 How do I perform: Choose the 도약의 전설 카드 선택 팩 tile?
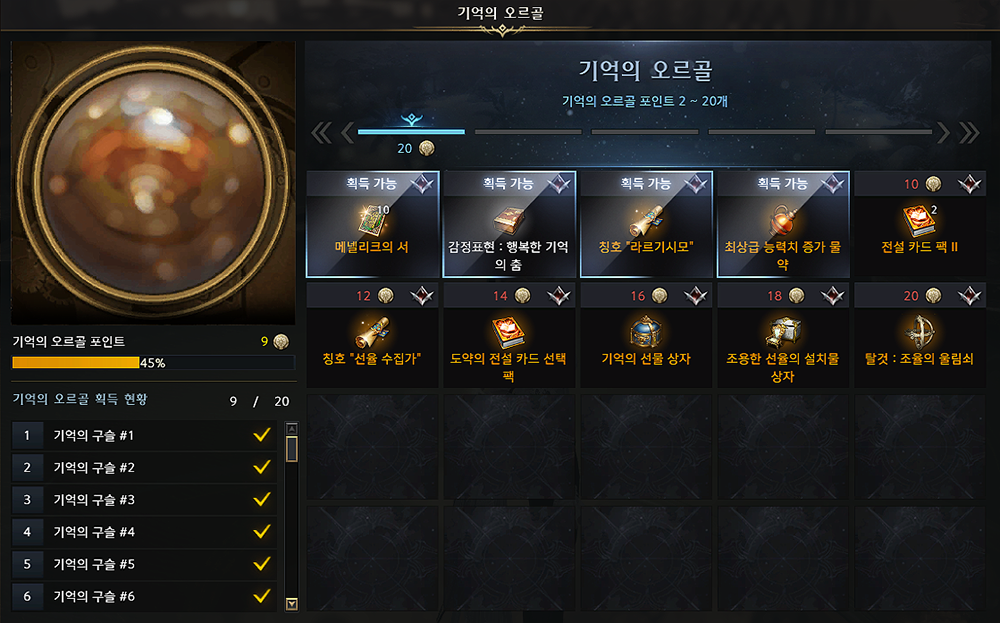tap(509, 334)
